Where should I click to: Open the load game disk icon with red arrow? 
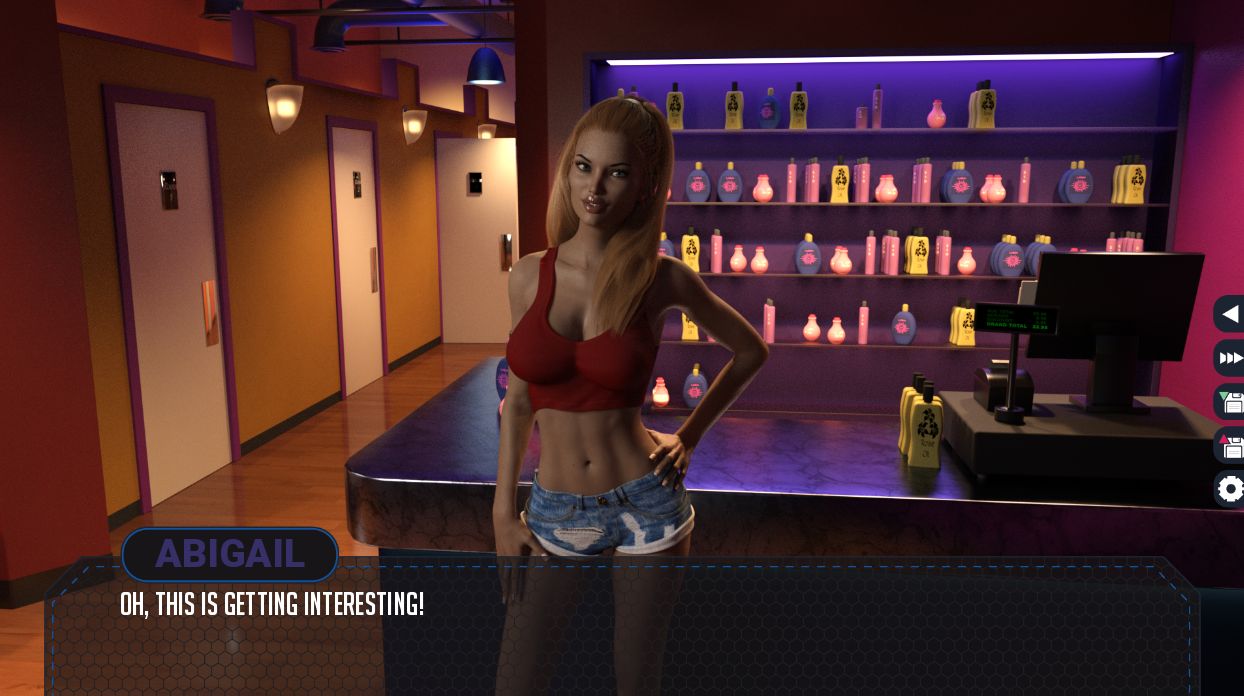click(1230, 446)
